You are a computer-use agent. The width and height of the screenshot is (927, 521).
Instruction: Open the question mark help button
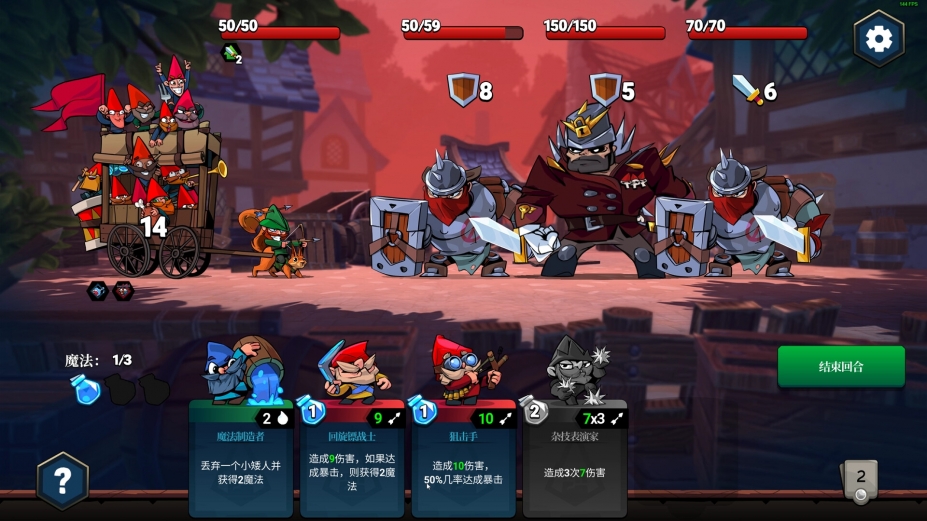coord(62,481)
